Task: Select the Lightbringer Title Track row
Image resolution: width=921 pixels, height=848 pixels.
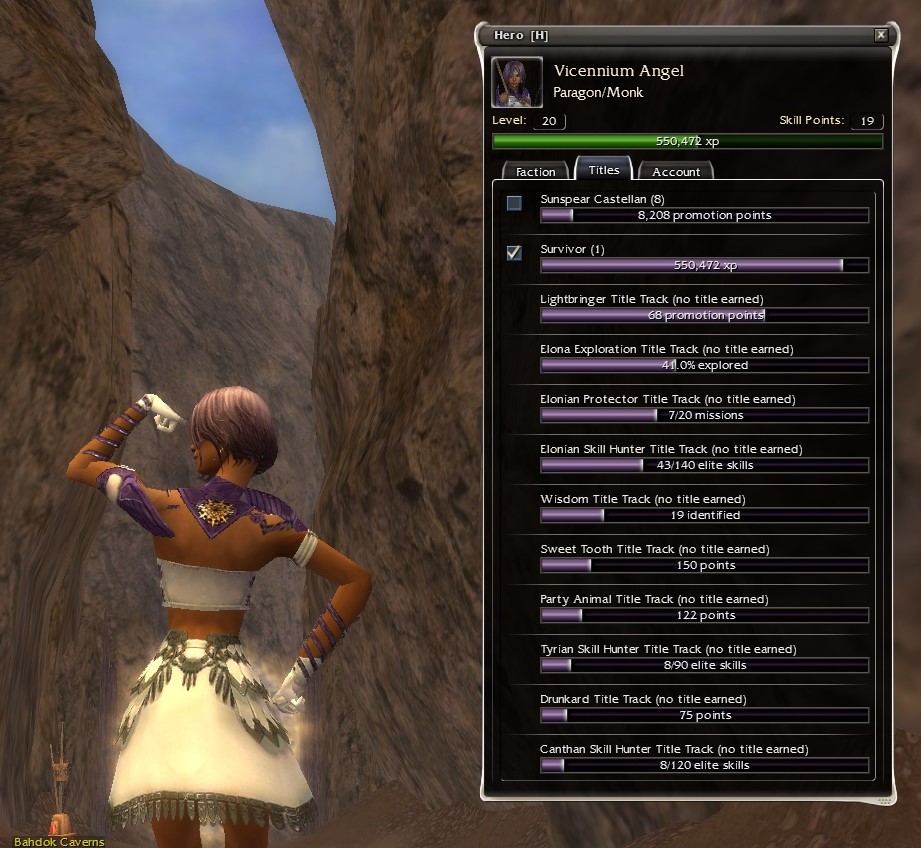Action: tap(704, 308)
